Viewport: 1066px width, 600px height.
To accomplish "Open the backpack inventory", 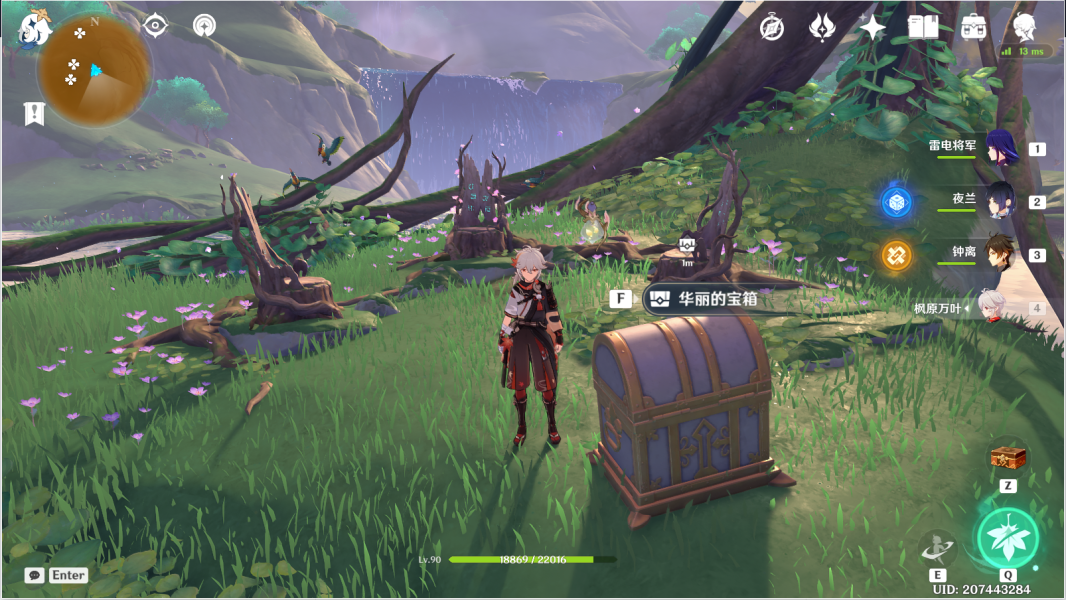I will coord(972,28).
